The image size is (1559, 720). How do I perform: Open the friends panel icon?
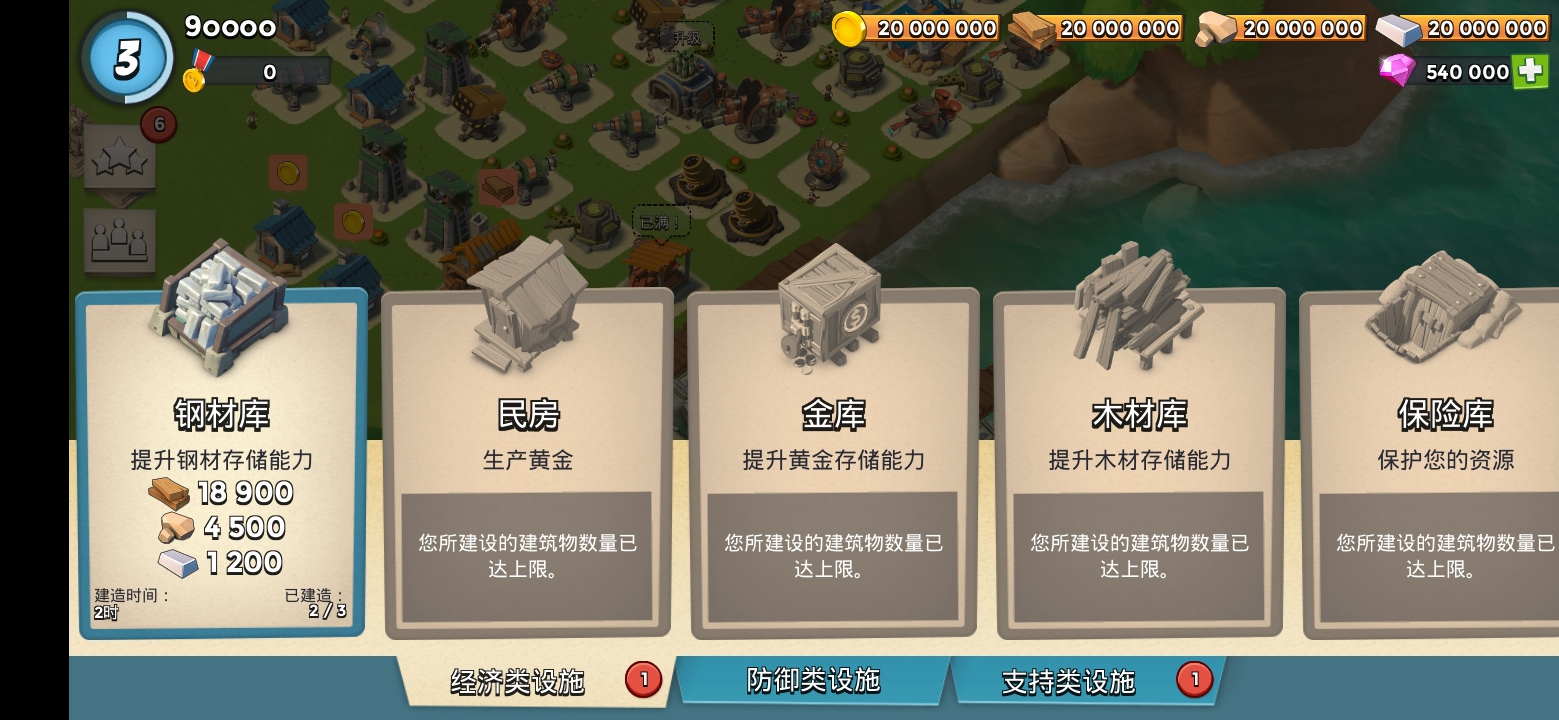[x=121, y=238]
